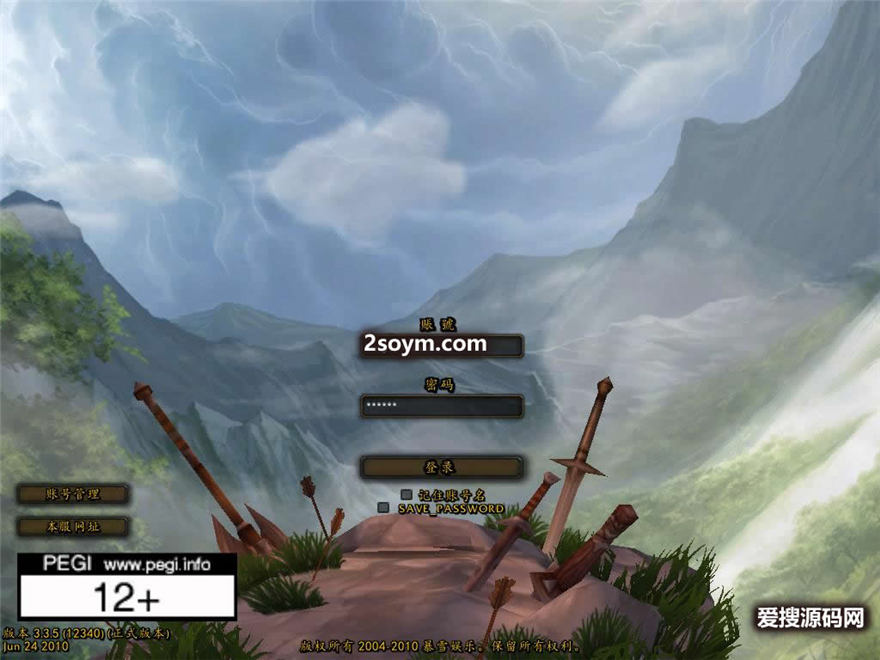The width and height of the screenshot is (880, 660).
Task: Open the 账号管理 account management
Action: (x=73, y=494)
